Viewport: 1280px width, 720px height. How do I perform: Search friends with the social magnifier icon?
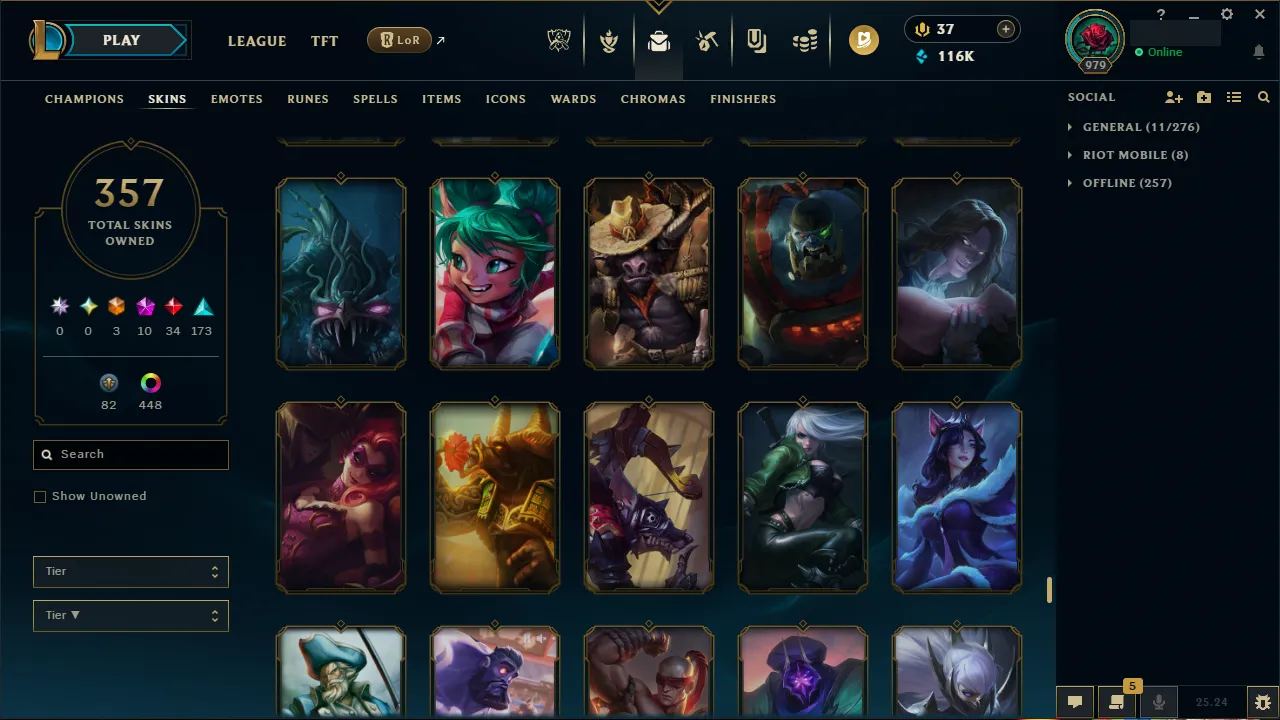[x=1263, y=97]
